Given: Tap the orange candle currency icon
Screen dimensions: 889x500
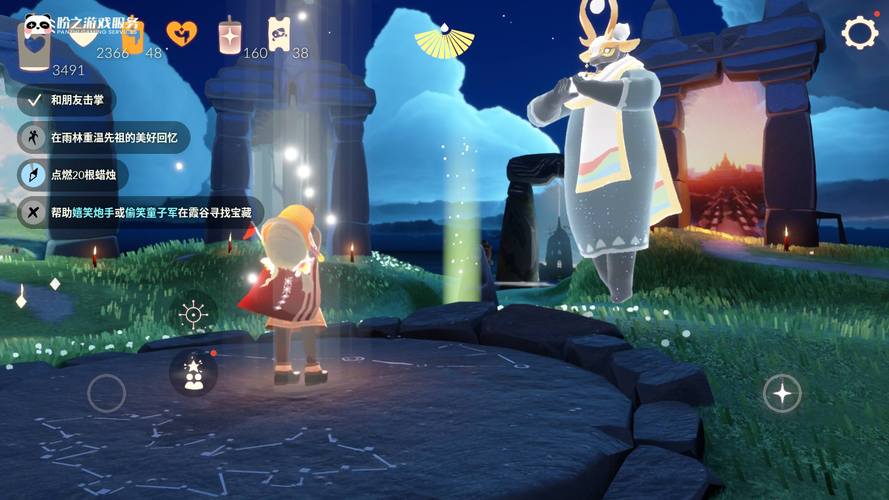Looking at the screenshot, I should tap(131, 36).
